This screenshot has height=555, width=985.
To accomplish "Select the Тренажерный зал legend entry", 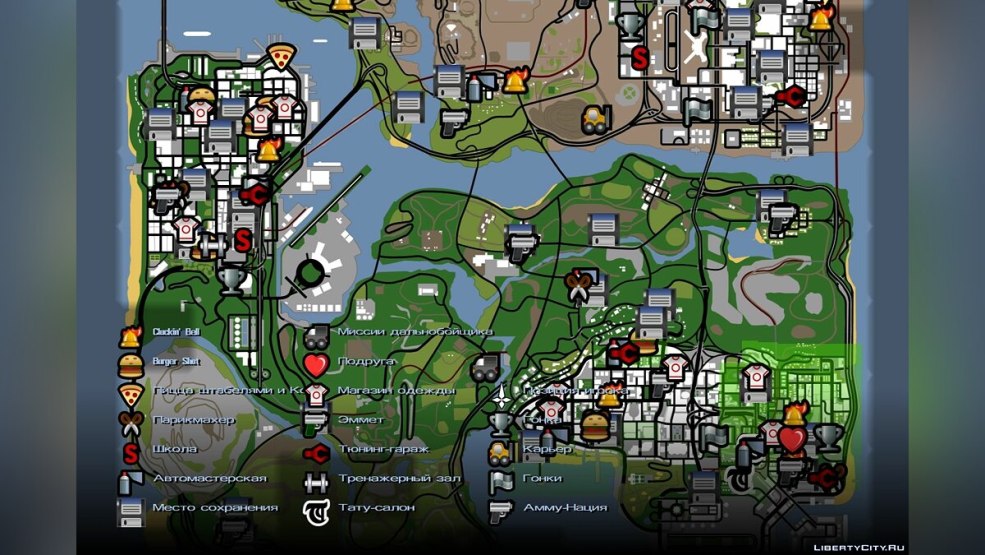I will click(398, 478).
